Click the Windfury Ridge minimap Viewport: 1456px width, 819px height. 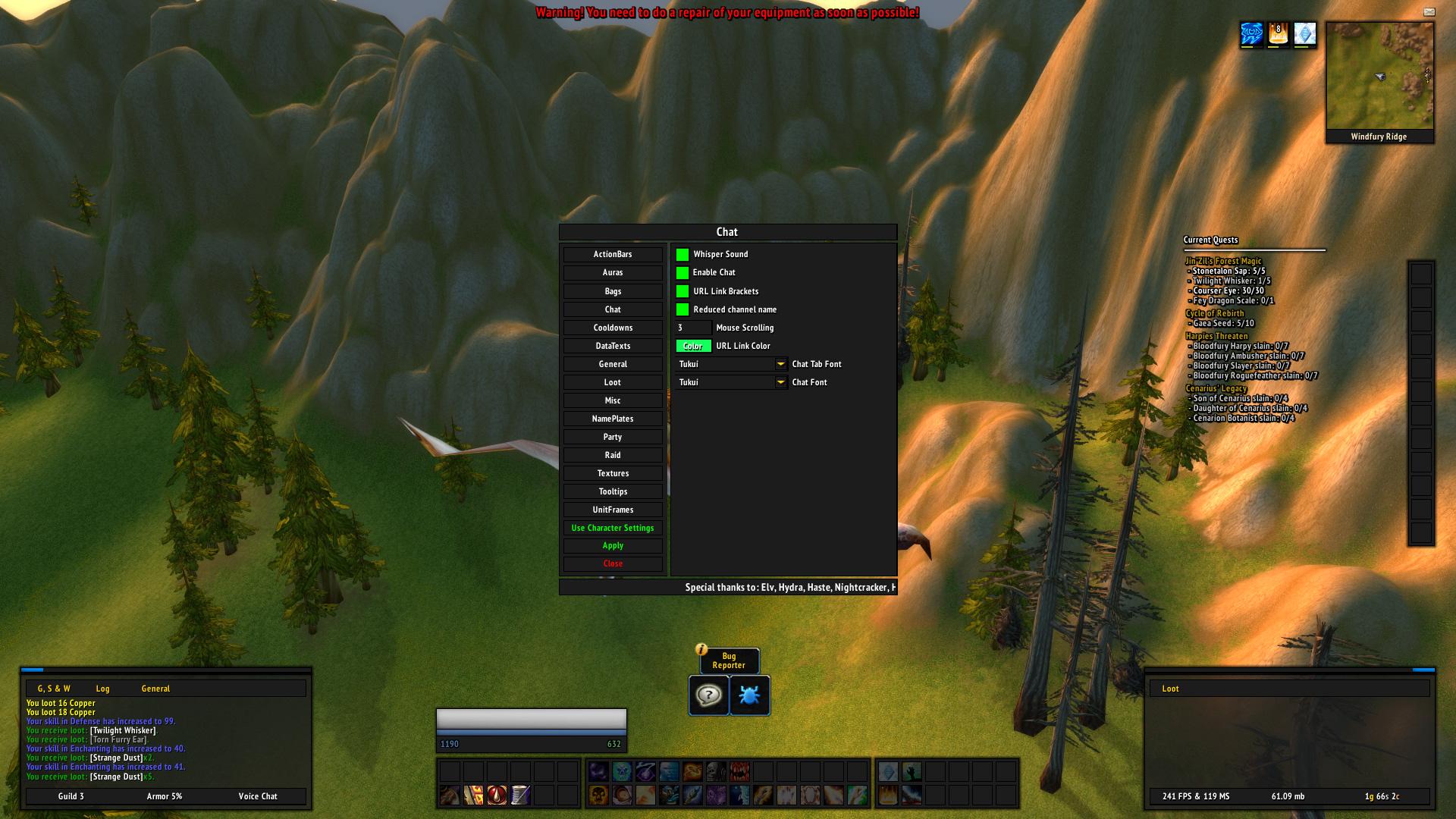click(1379, 76)
